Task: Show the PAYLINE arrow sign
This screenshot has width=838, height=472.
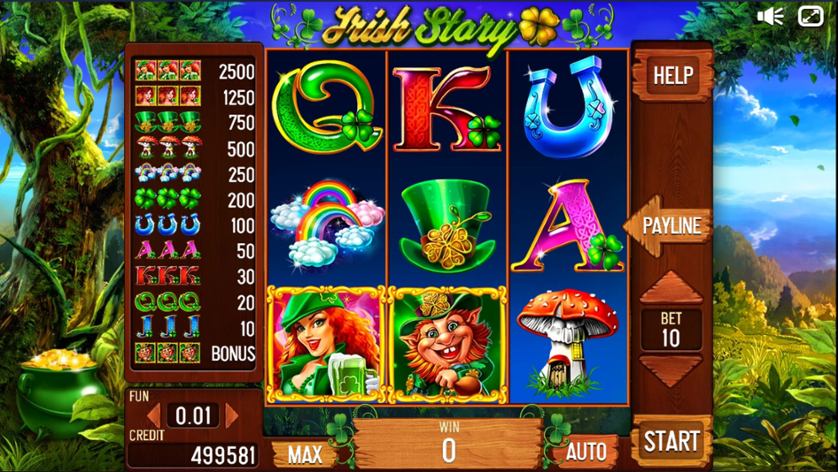Action: pos(670,226)
